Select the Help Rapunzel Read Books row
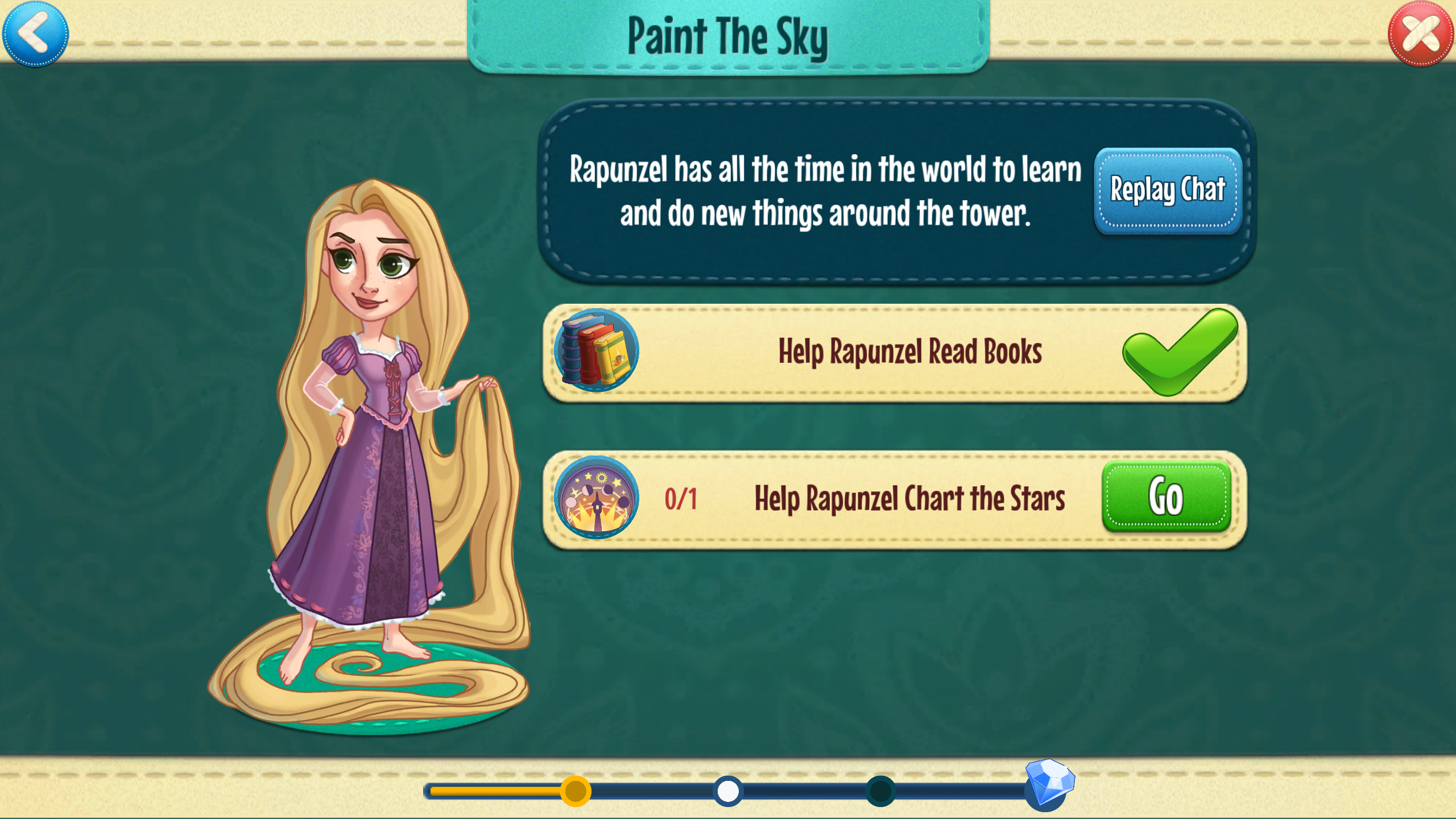Screen dimensions: 1456x819 coord(910,353)
